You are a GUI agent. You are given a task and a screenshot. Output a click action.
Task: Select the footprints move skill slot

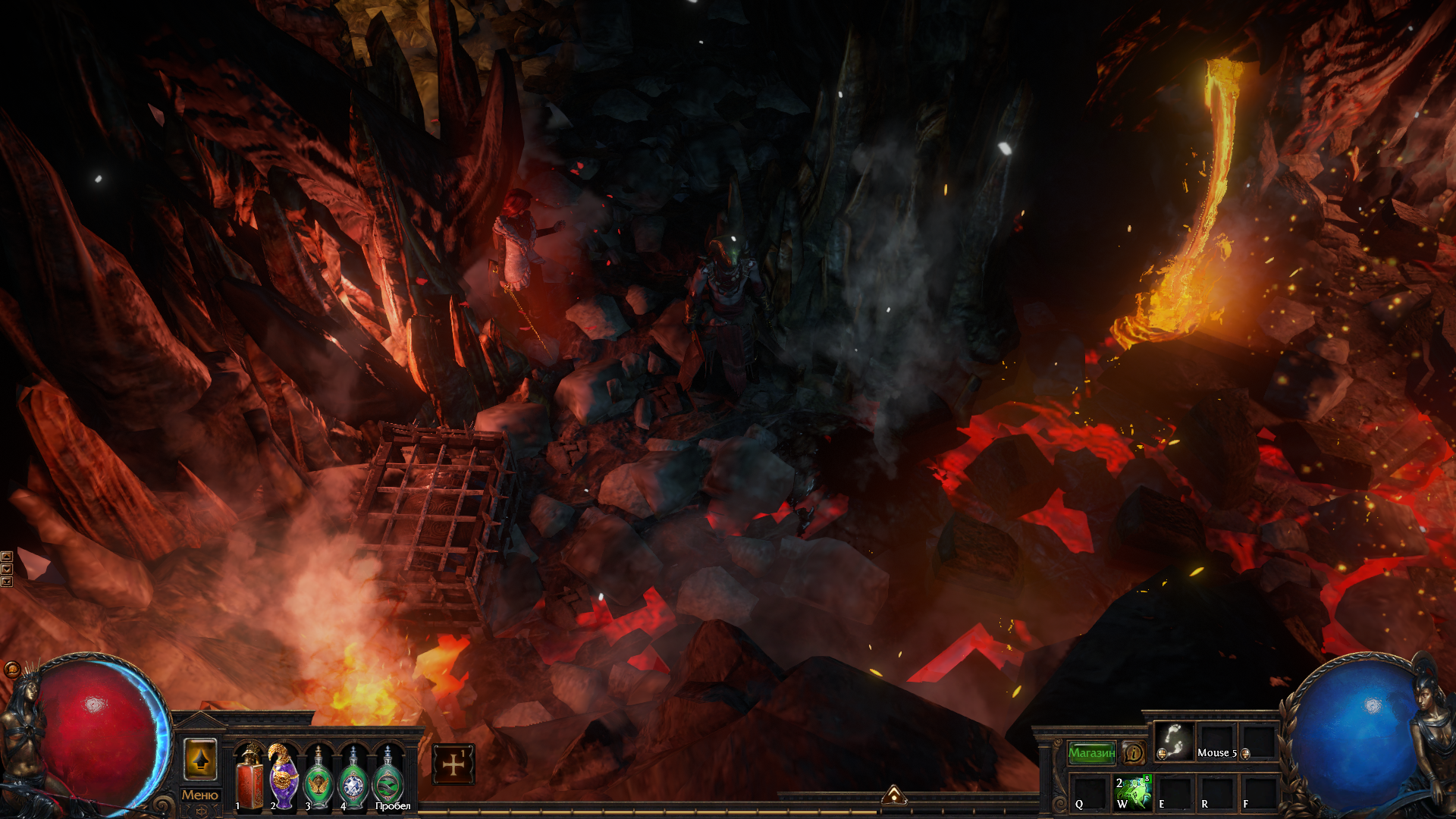click(1174, 741)
